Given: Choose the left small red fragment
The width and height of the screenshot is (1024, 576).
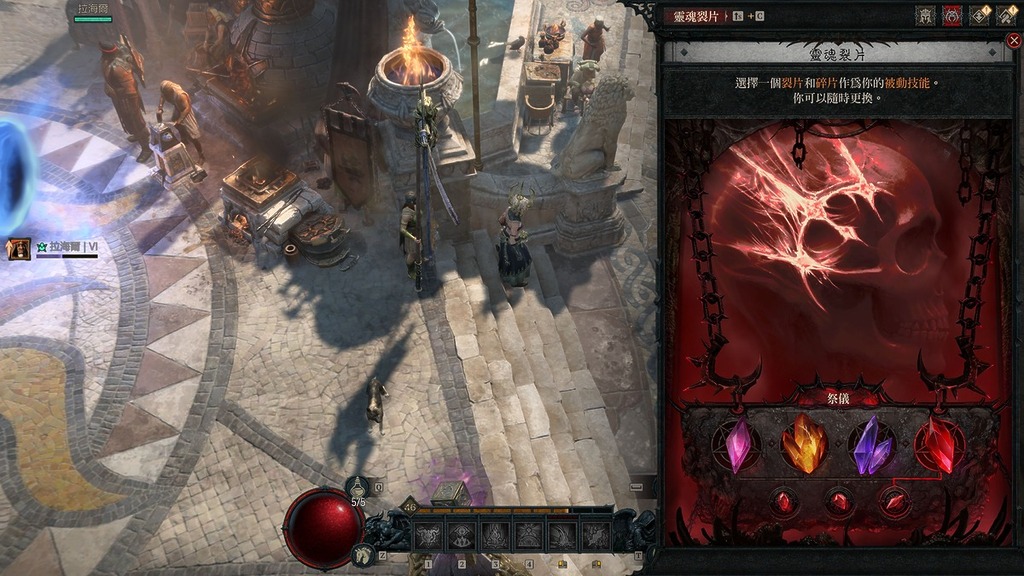Looking at the screenshot, I should (x=784, y=501).
